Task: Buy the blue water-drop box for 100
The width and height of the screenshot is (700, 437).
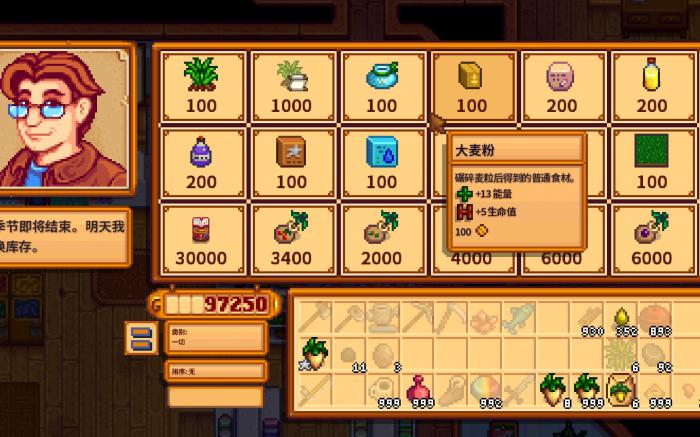Action: click(x=382, y=161)
